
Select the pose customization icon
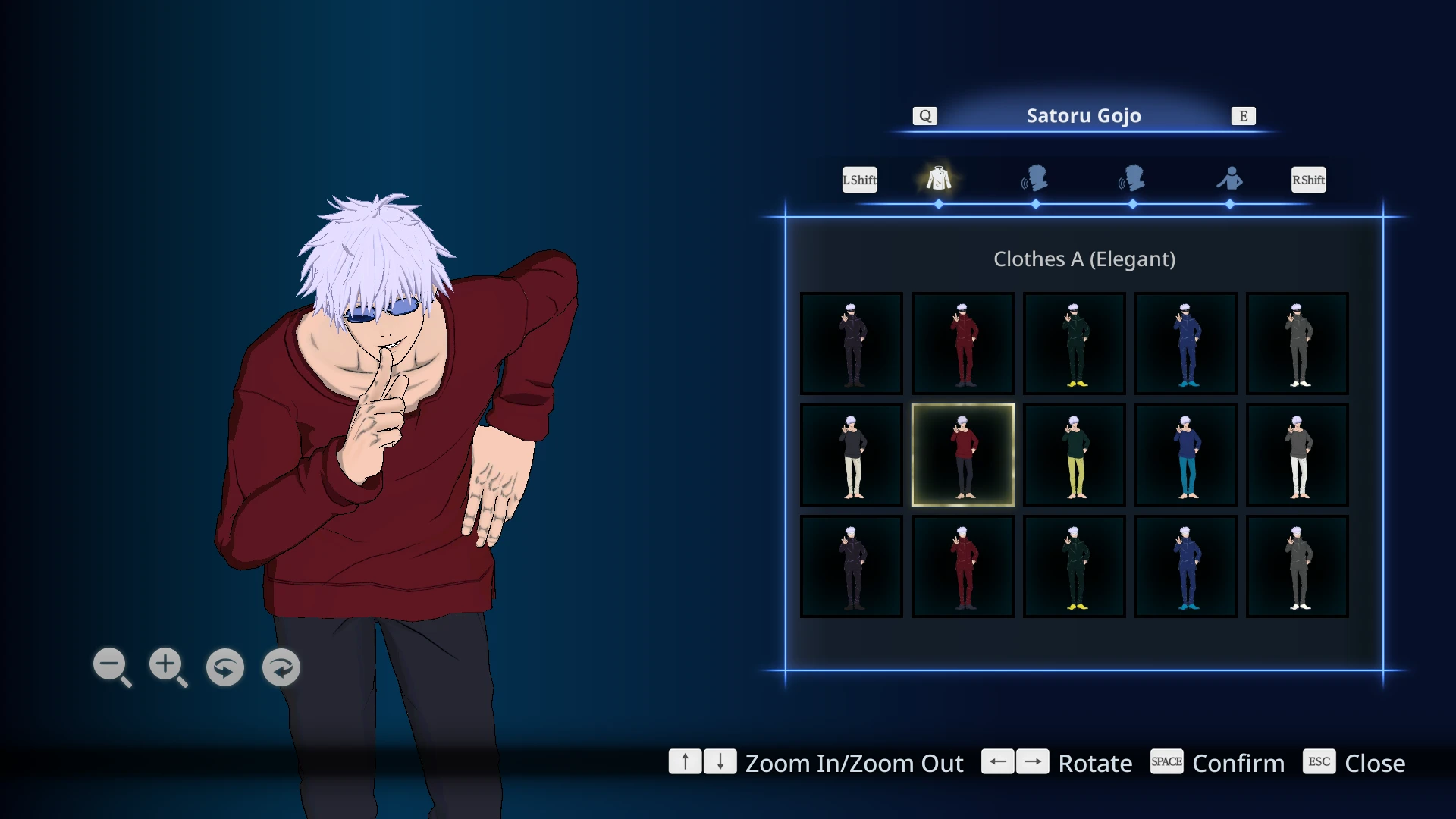1230,179
